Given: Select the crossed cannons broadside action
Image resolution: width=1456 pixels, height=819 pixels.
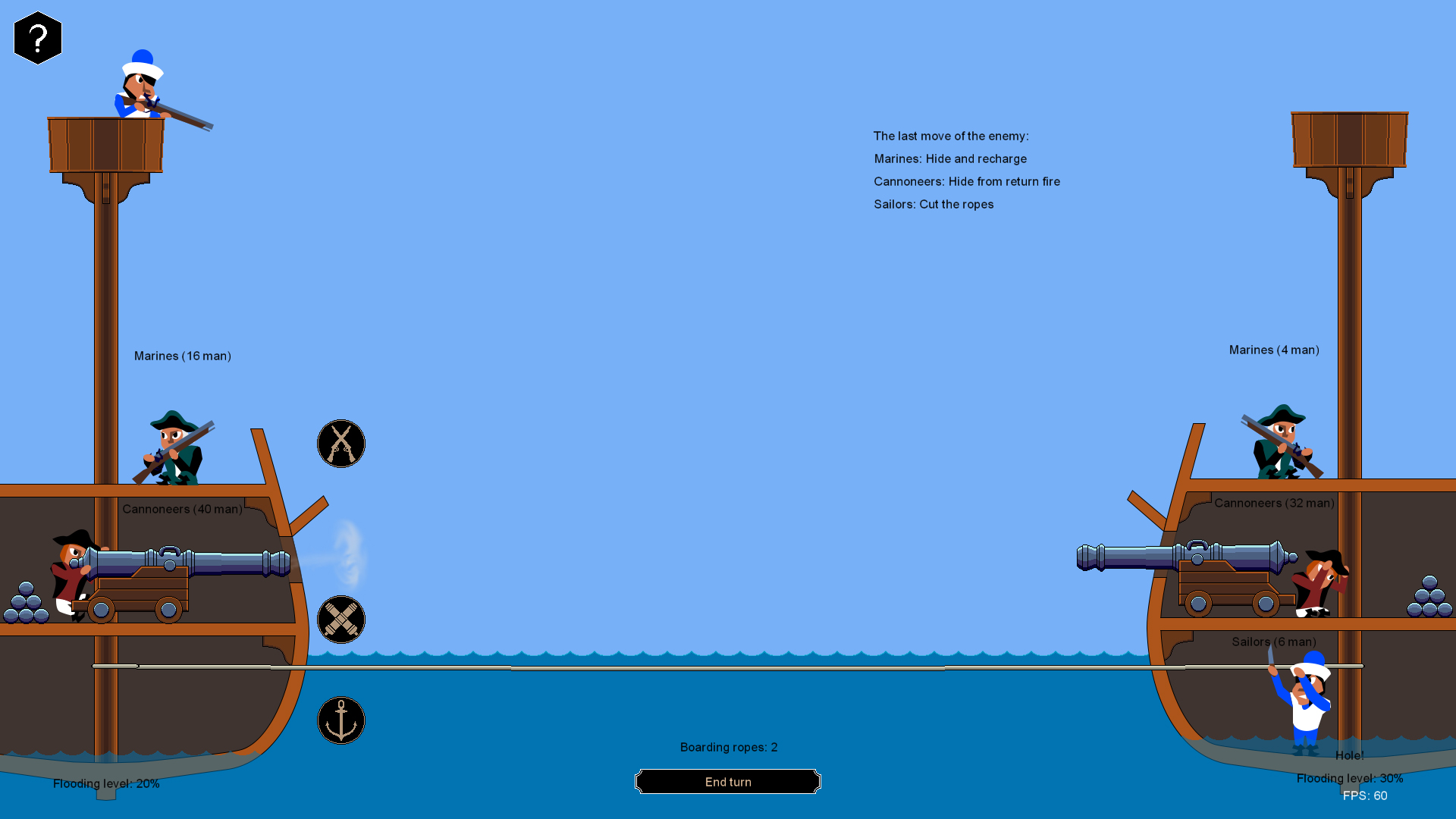Looking at the screenshot, I should [341, 620].
